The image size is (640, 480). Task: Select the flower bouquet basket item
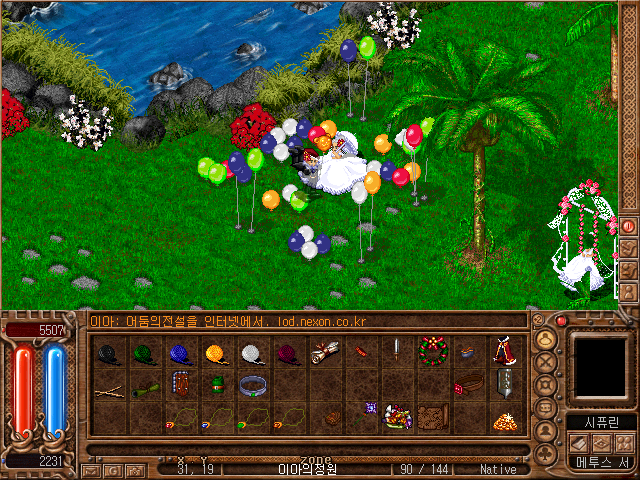[x=397, y=417]
